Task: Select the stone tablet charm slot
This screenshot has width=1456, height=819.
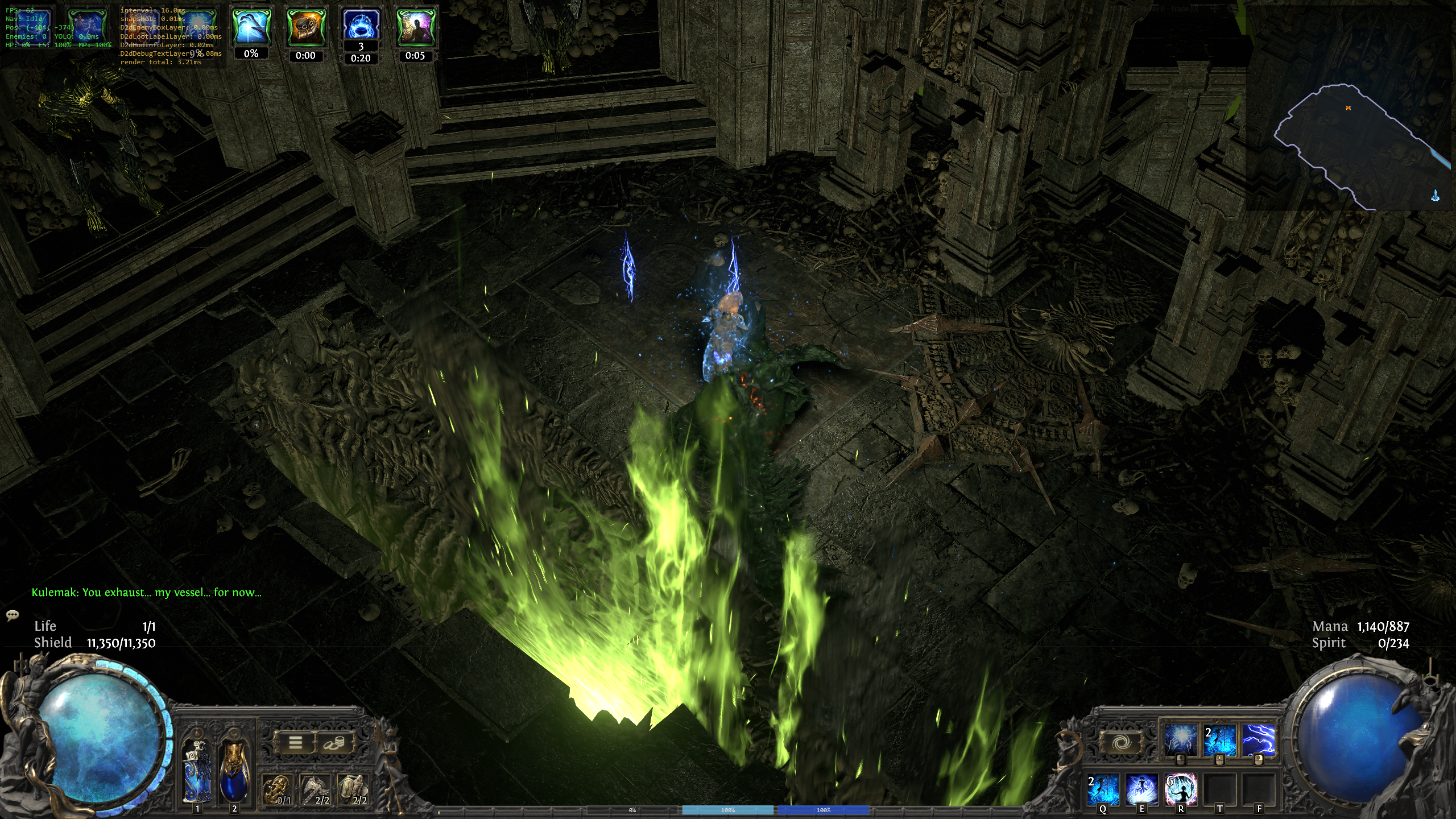Action: [x=353, y=789]
